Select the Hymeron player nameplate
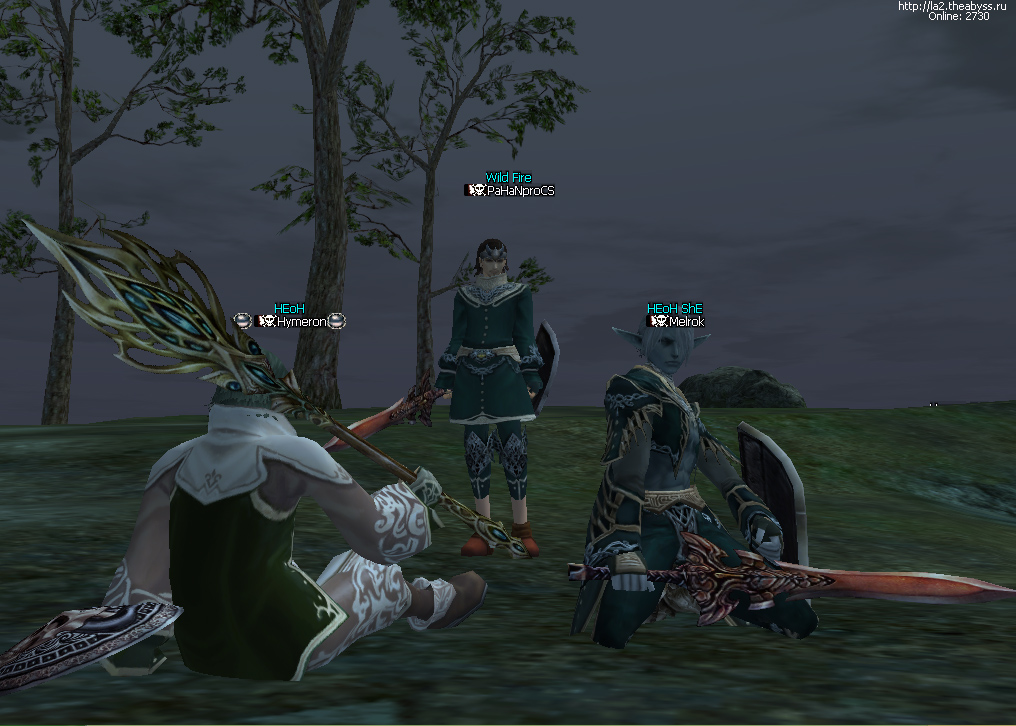Screen dimensions: 1016x726 pyautogui.click(x=296, y=321)
